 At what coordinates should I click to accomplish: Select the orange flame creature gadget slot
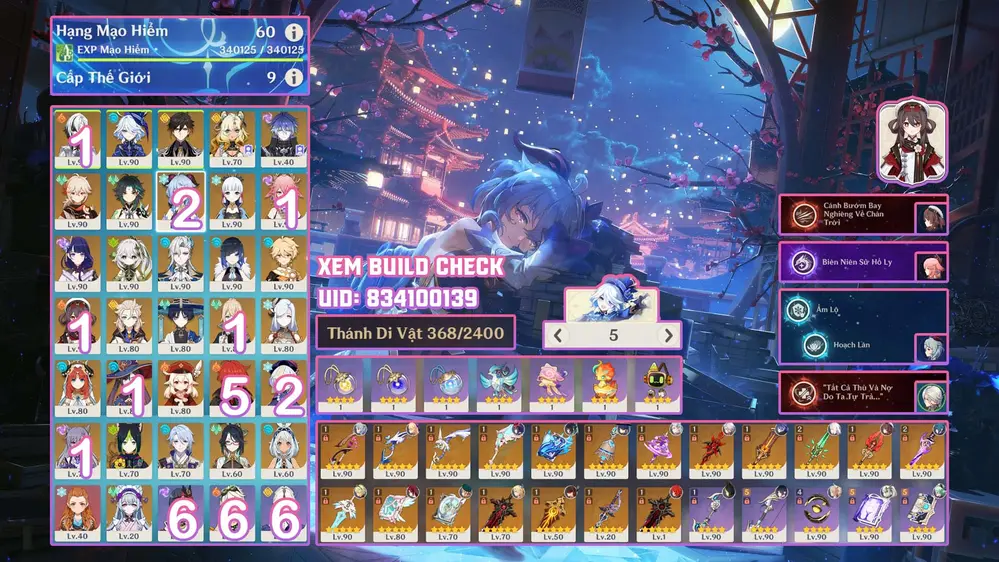(604, 383)
